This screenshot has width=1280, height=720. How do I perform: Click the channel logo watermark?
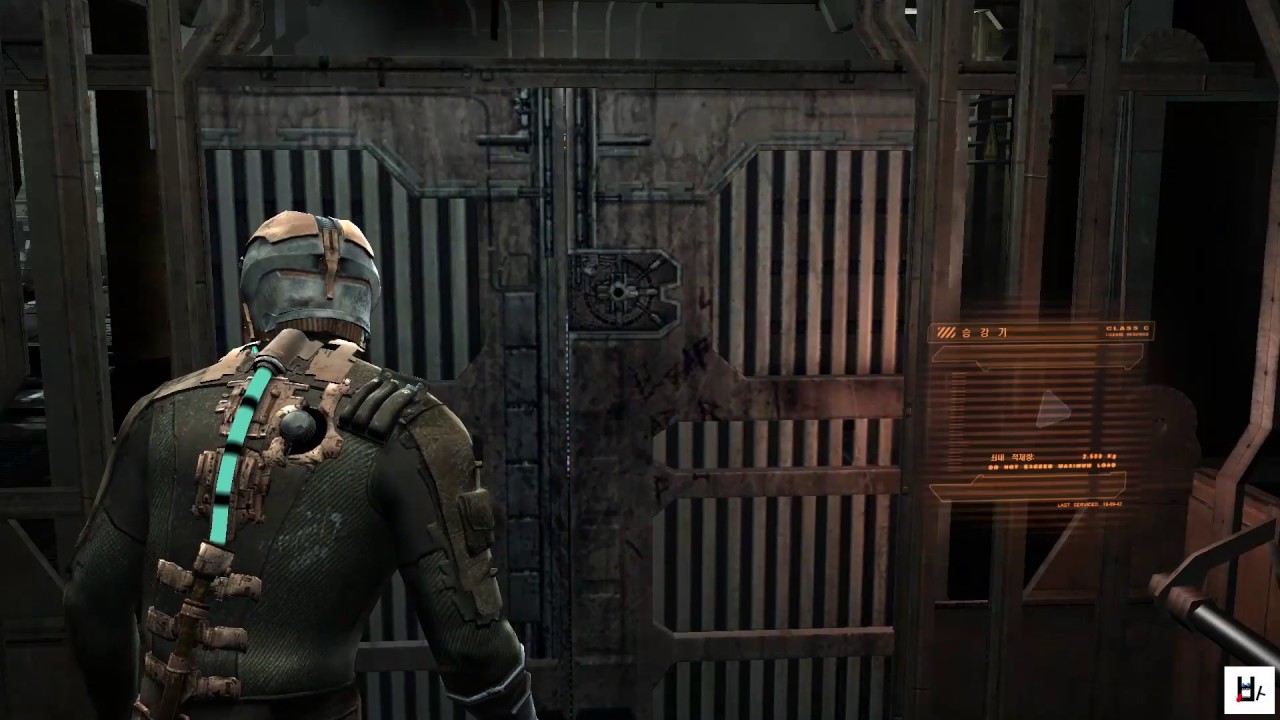(x=1249, y=689)
